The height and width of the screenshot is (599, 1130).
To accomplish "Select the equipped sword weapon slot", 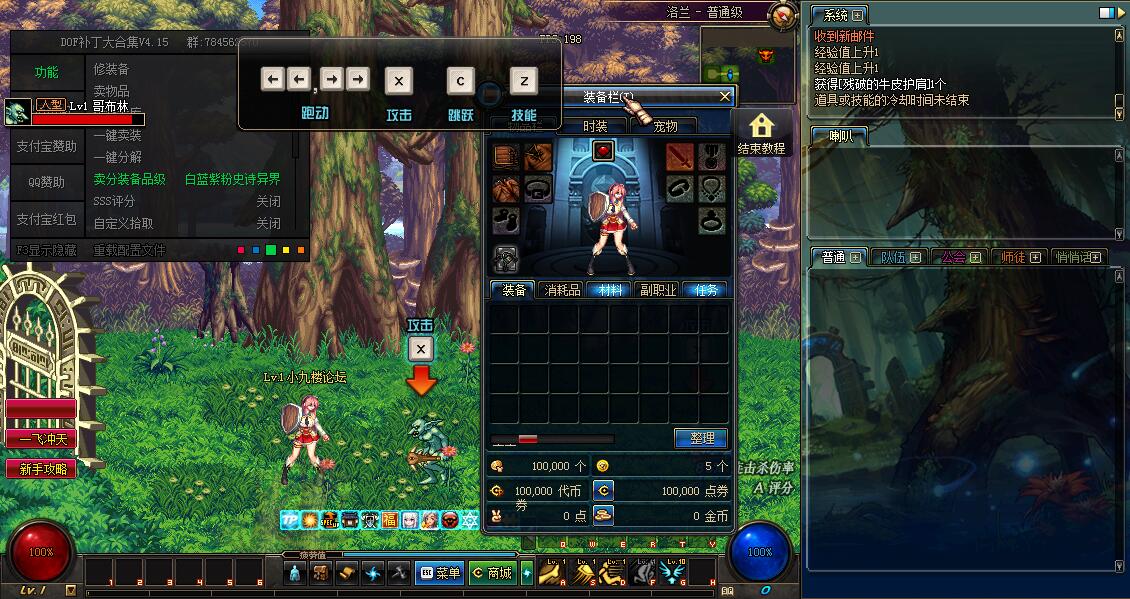I will coord(680,156).
